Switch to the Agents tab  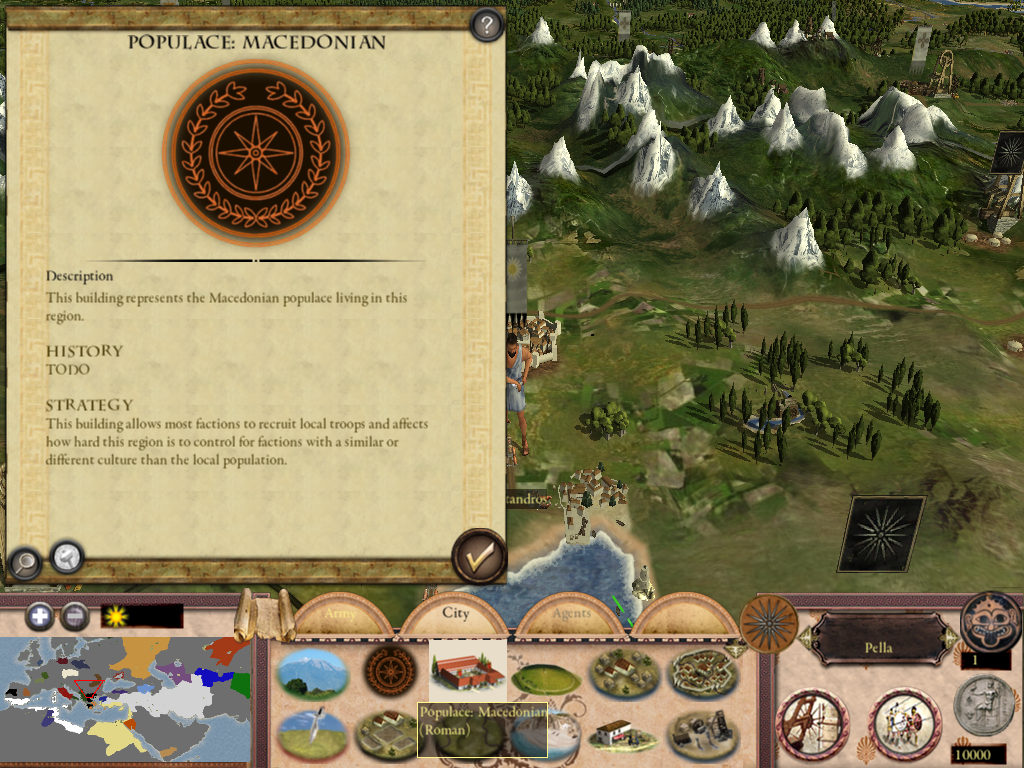tap(571, 614)
